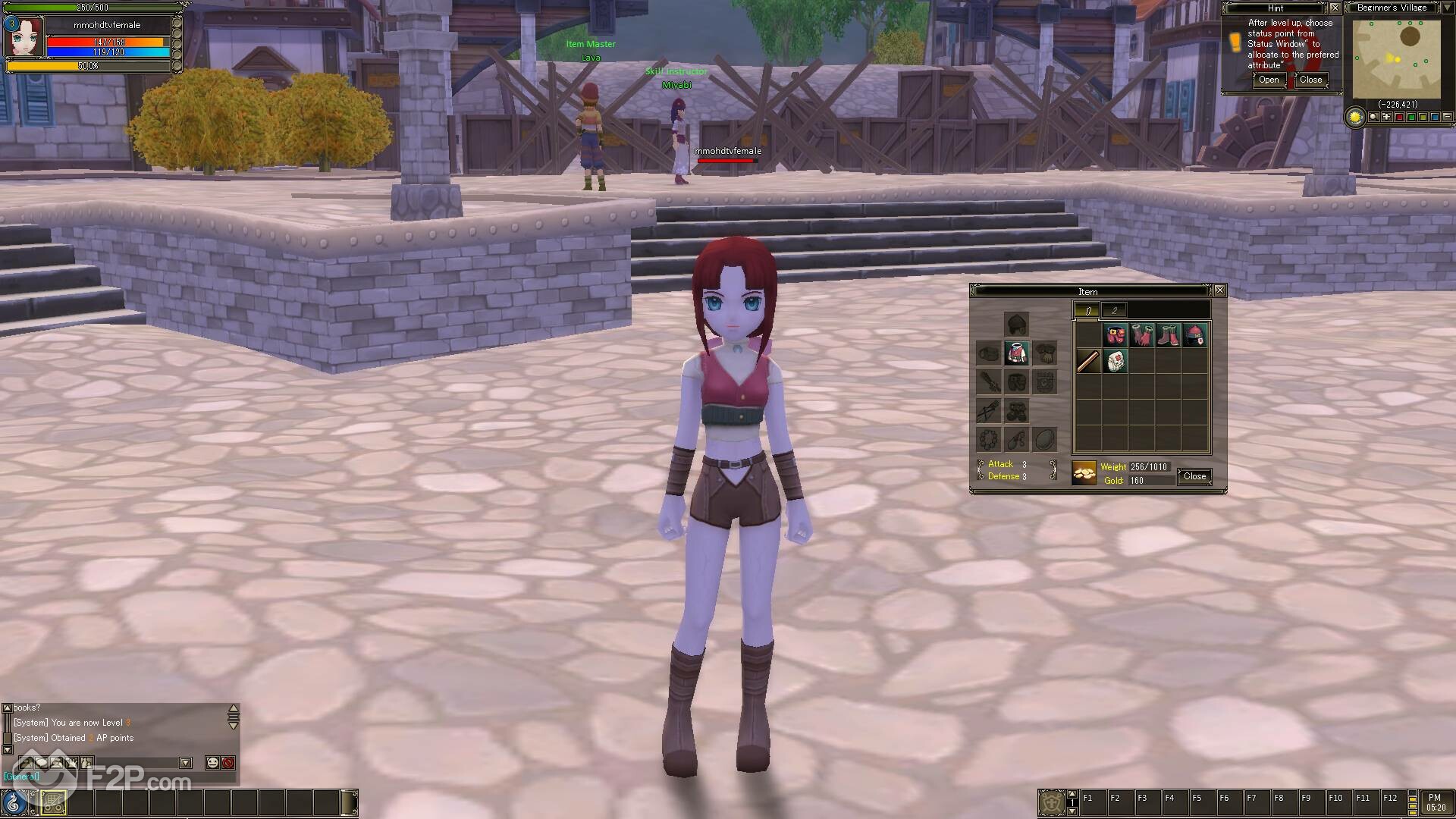Choose the red helmet inventory item
Screen dimensions: 1456x819
1194,335
